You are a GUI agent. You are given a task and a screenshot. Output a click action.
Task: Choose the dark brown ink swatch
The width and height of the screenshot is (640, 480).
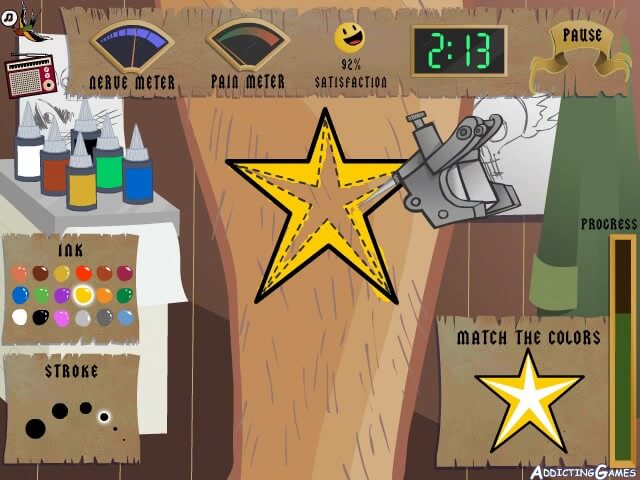coord(41,273)
